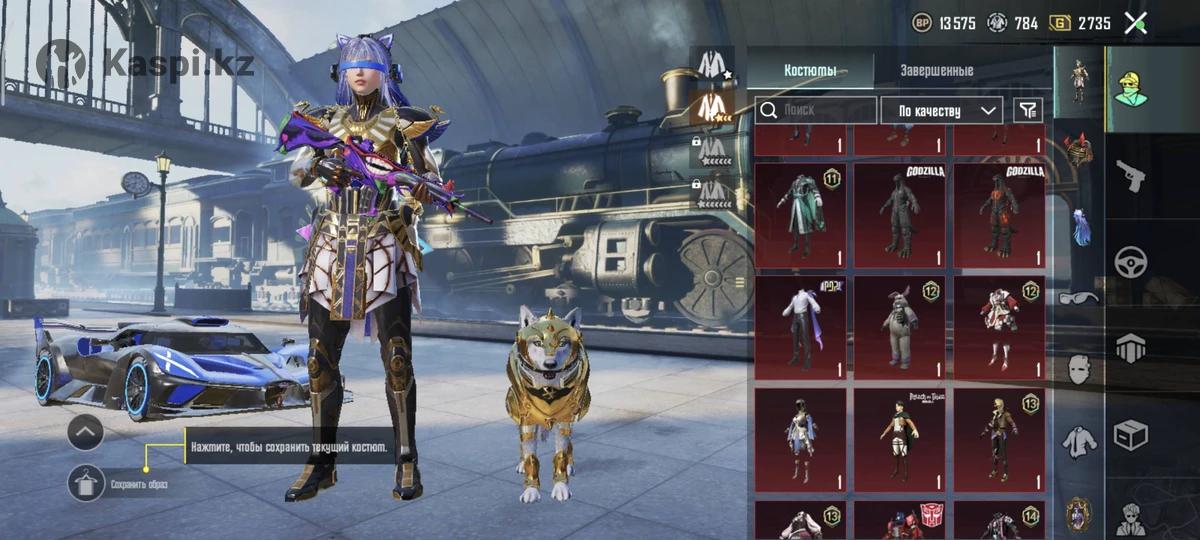
Task: Select the grey donkey costume
Action: (899, 327)
